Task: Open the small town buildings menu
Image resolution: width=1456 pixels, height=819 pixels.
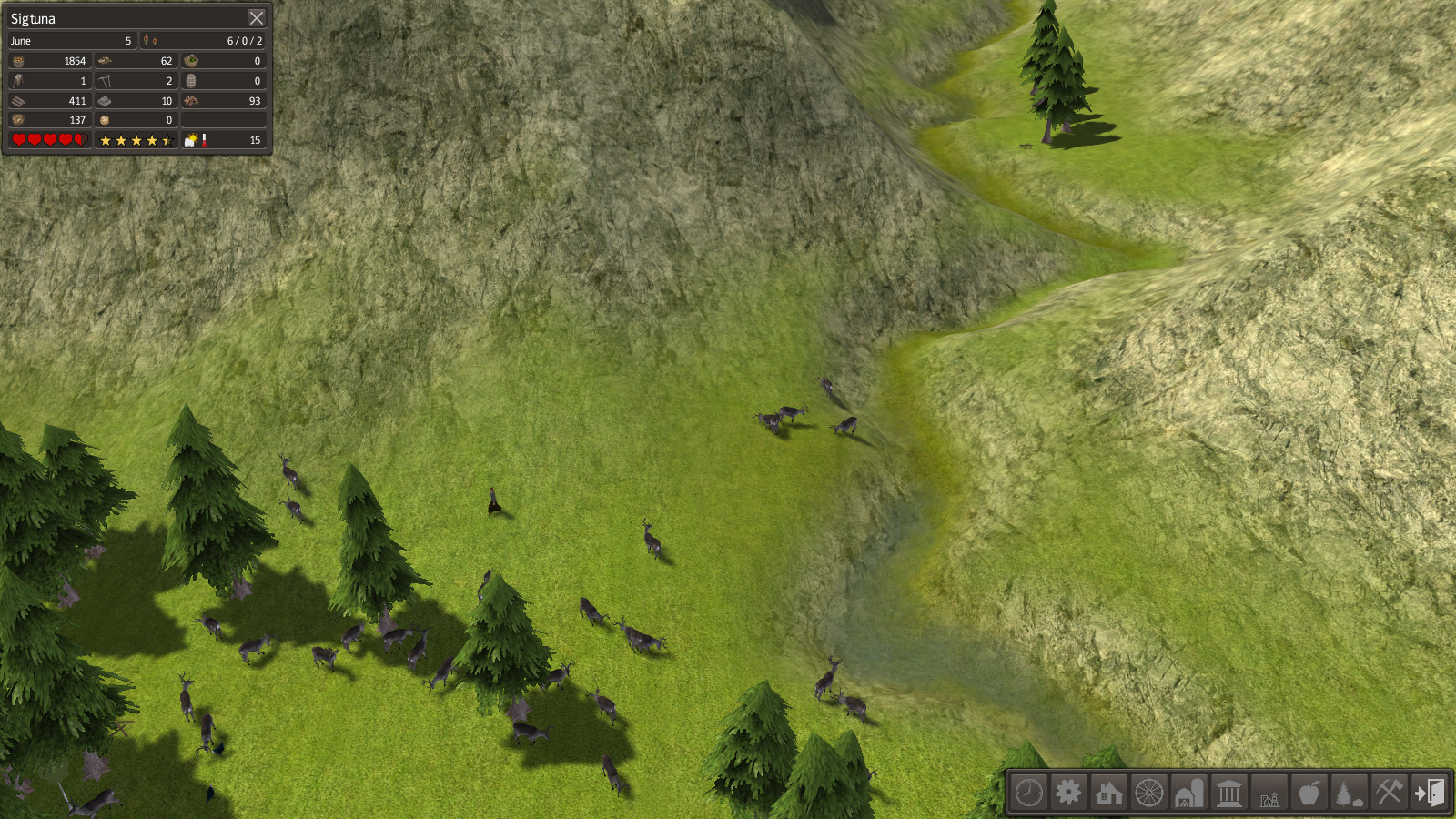Action: pos(1269,793)
